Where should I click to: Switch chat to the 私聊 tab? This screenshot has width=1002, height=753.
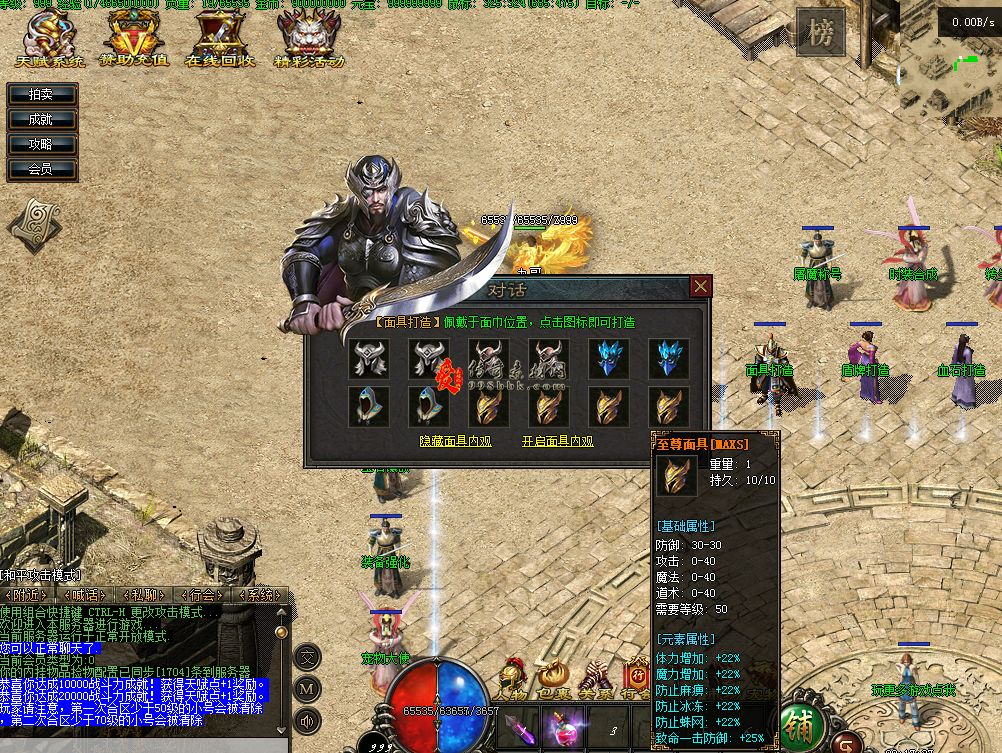coord(143,595)
